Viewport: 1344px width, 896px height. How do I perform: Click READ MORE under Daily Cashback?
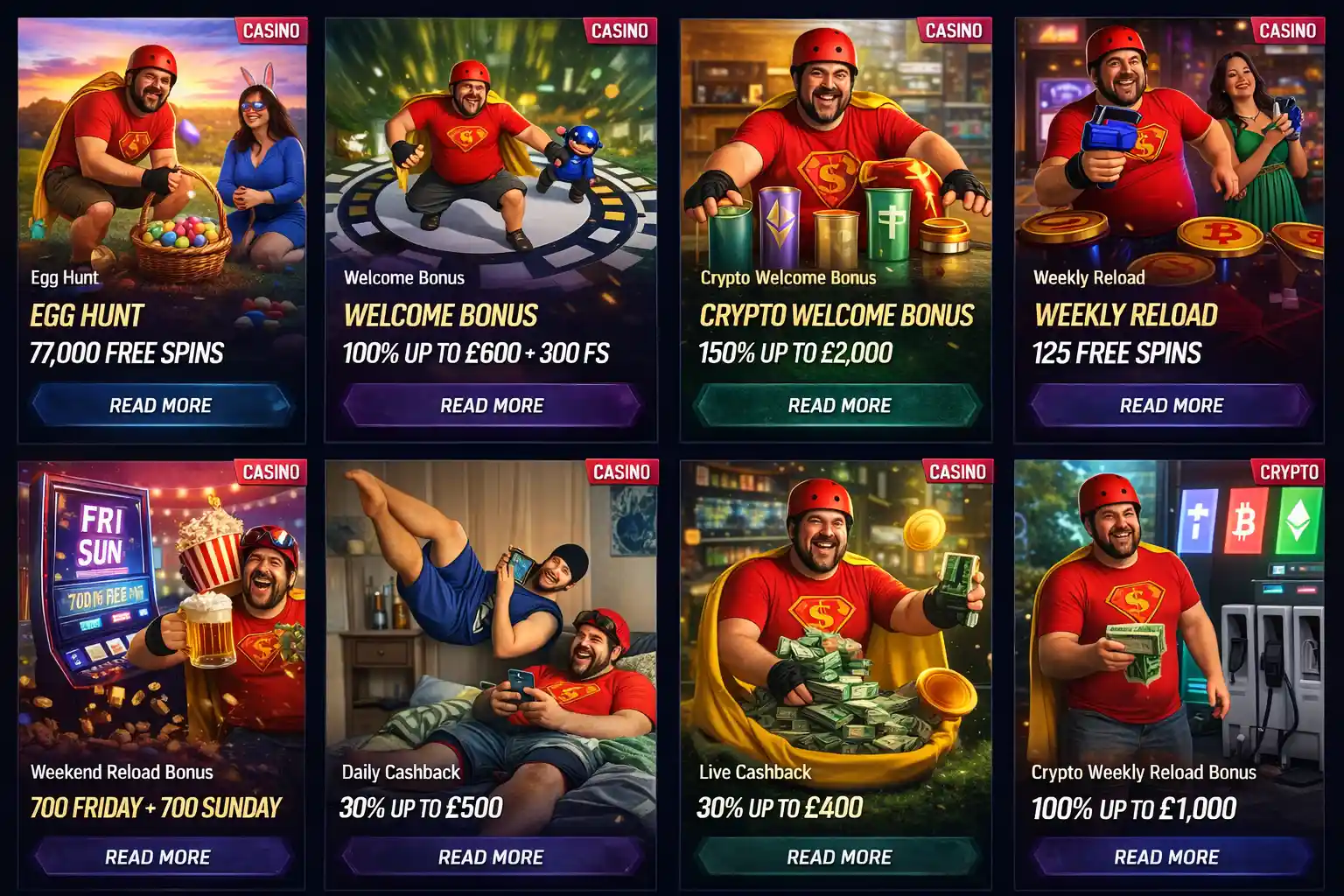(x=492, y=857)
